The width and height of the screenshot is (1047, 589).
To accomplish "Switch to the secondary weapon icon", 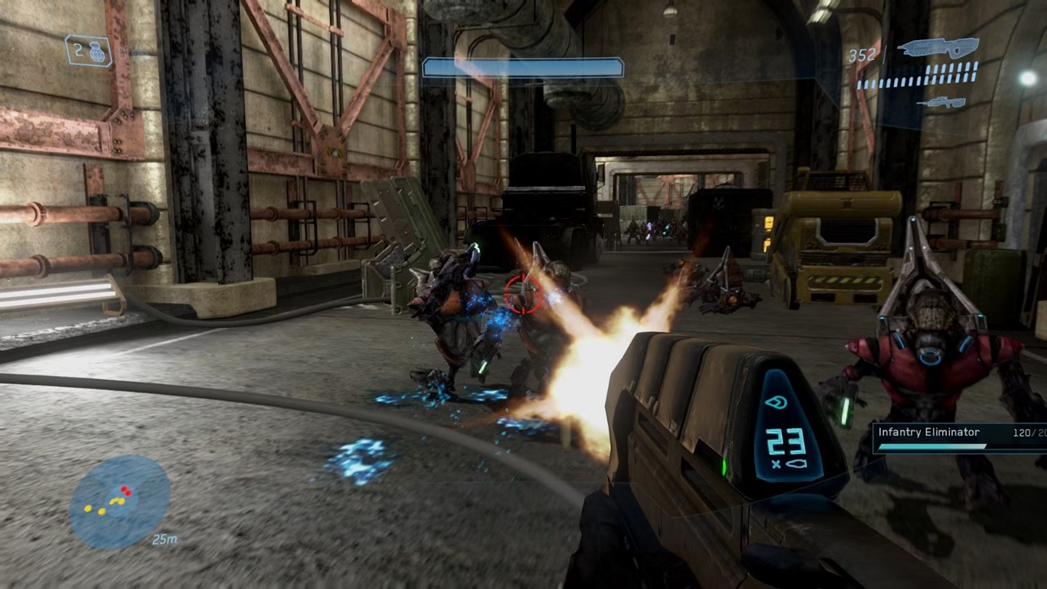I will point(941,102).
